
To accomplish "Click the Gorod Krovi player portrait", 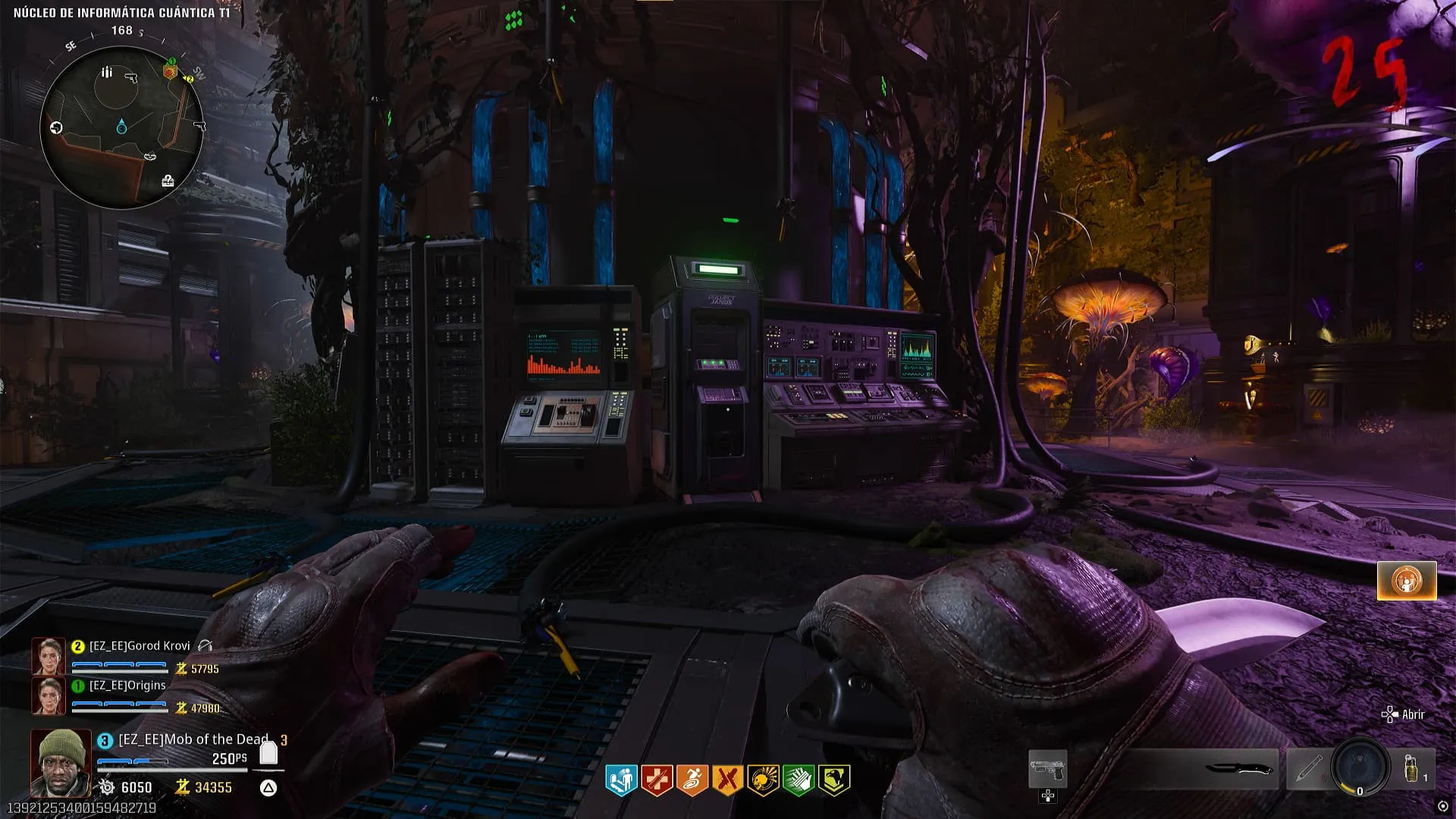I will (48, 657).
